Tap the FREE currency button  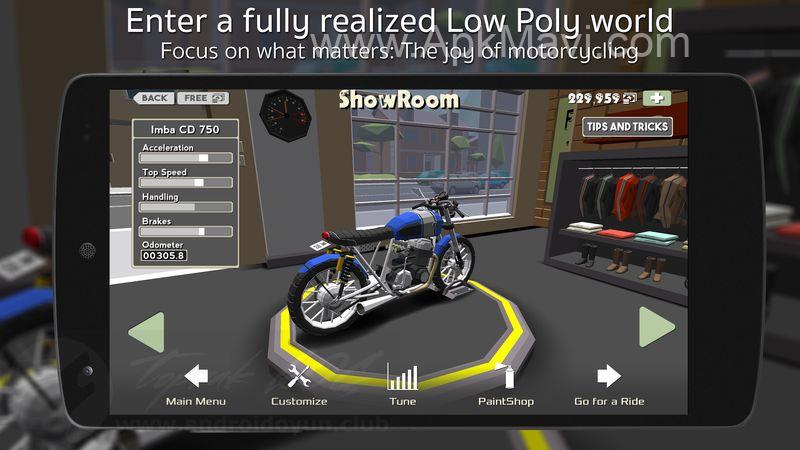(203, 98)
